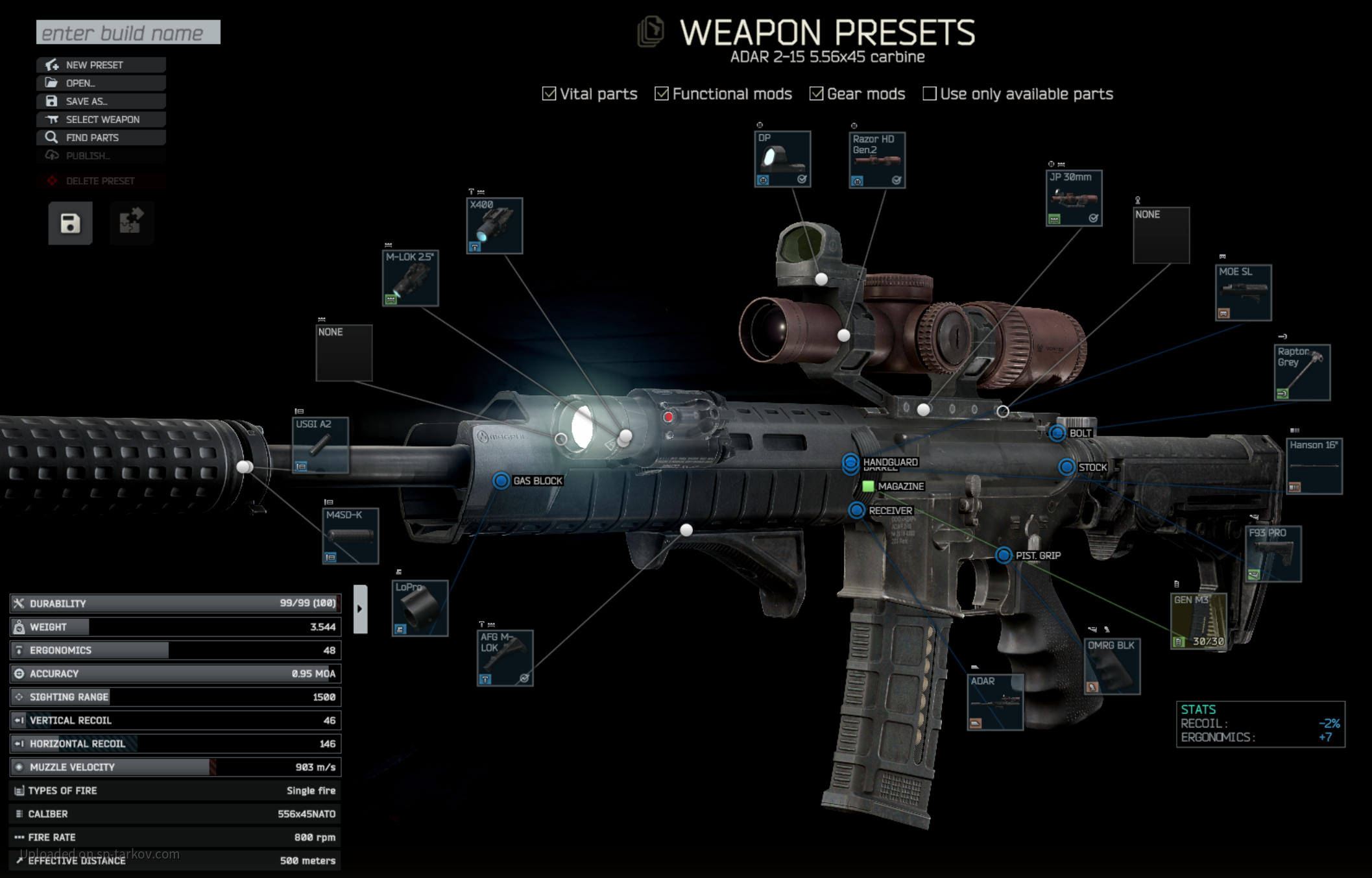The height and width of the screenshot is (878, 1372).
Task: Enable Use only available parts
Action: (x=930, y=94)
